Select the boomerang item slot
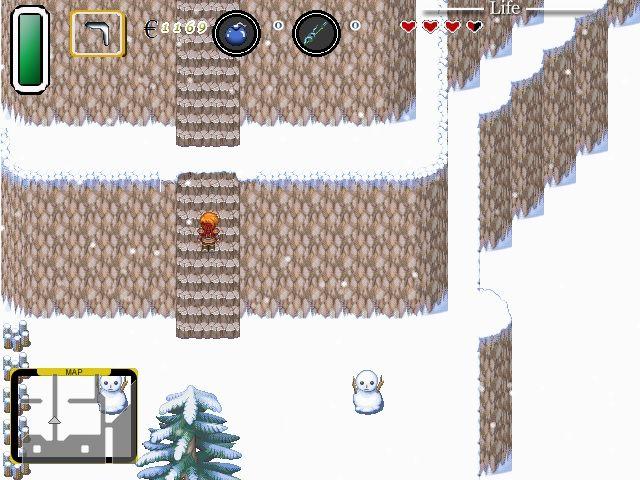Screen dimensions: 640x480 coord(97,33)
